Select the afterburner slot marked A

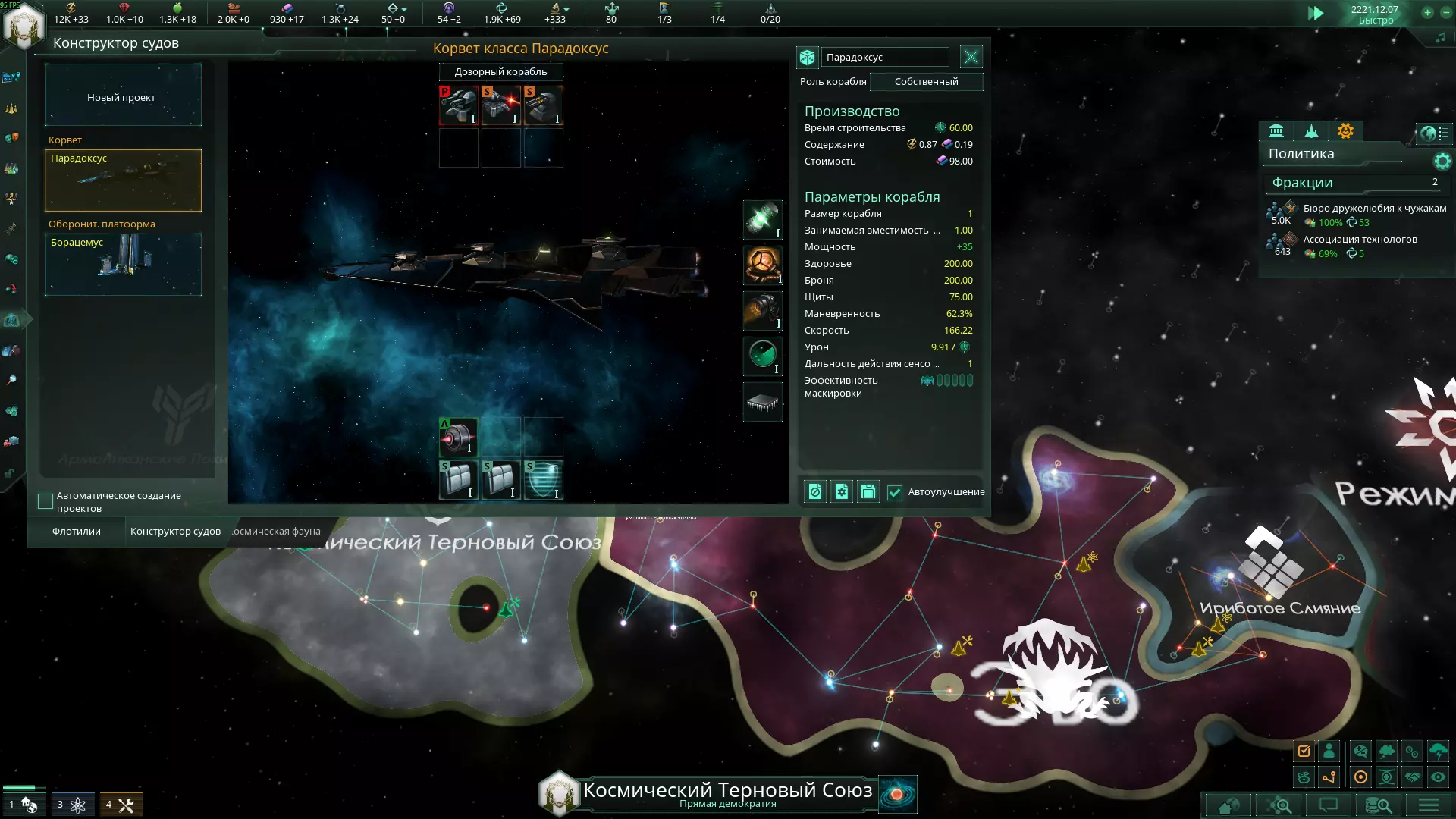458,437
